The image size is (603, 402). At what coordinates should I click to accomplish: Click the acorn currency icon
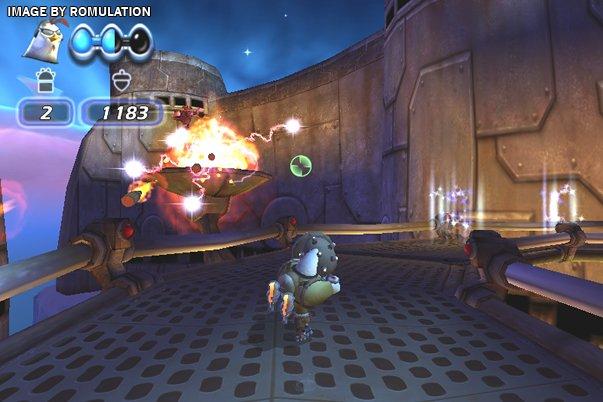tap(122, 80)
